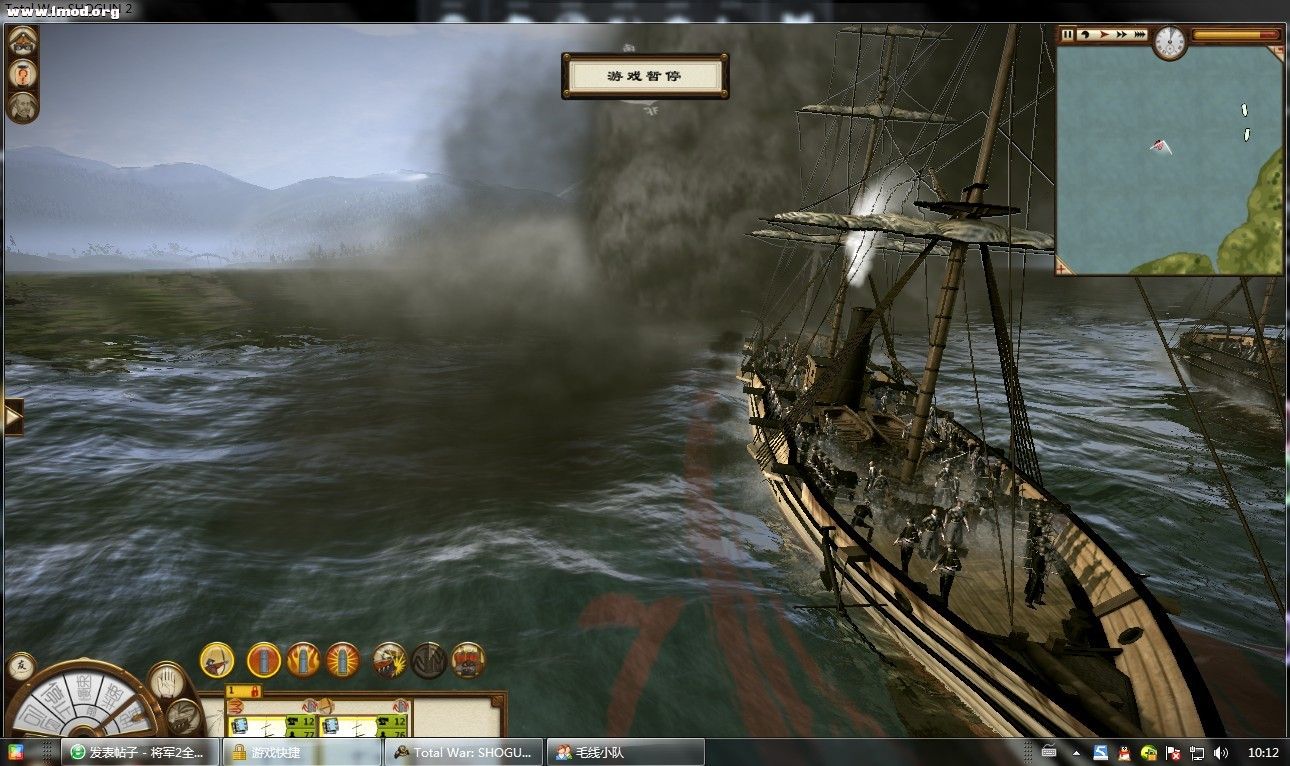Click the pause button above the minimap

click(1068, 34)
